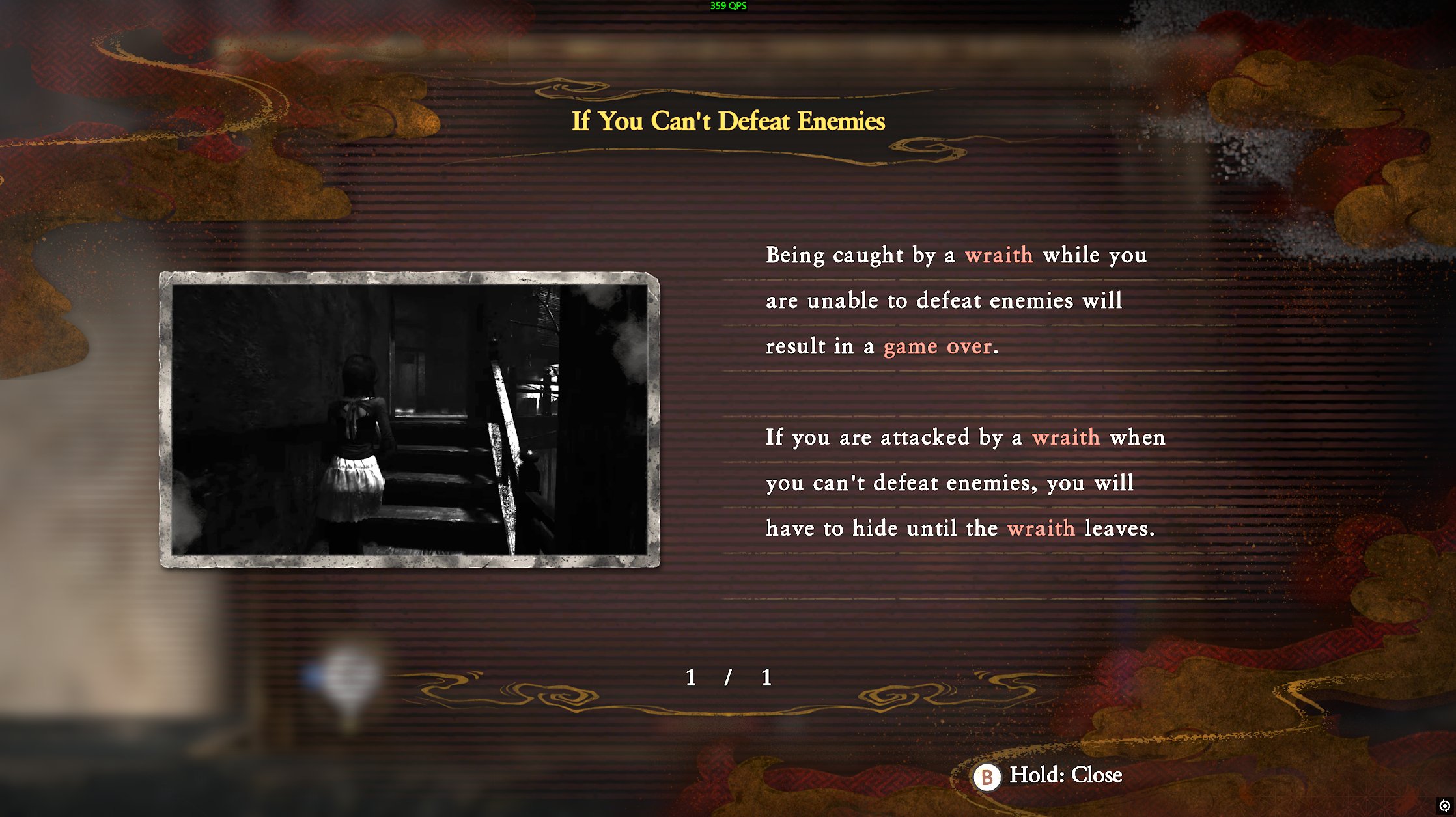
Task: Expand the page counter showing 1 / 1
Action: (727, 678)
